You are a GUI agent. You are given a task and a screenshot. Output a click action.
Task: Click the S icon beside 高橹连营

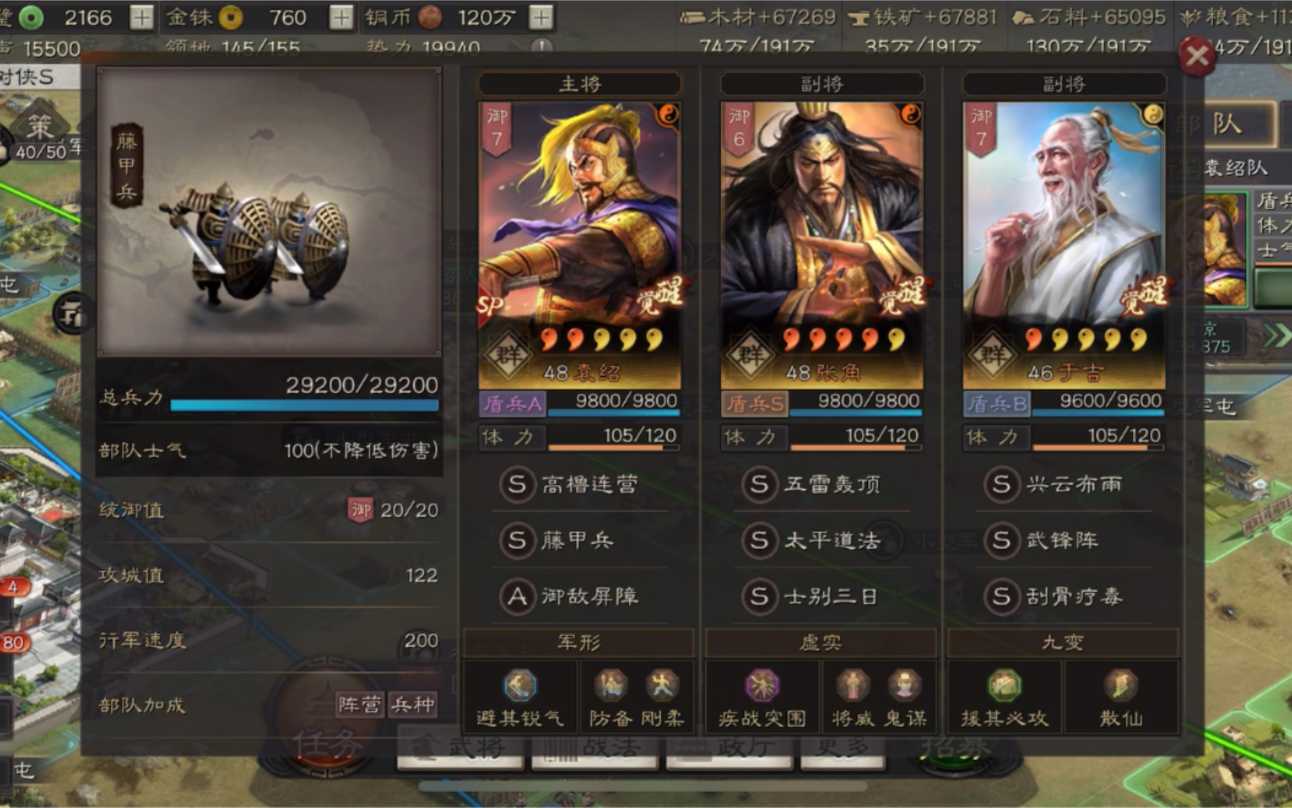[517, 485]
